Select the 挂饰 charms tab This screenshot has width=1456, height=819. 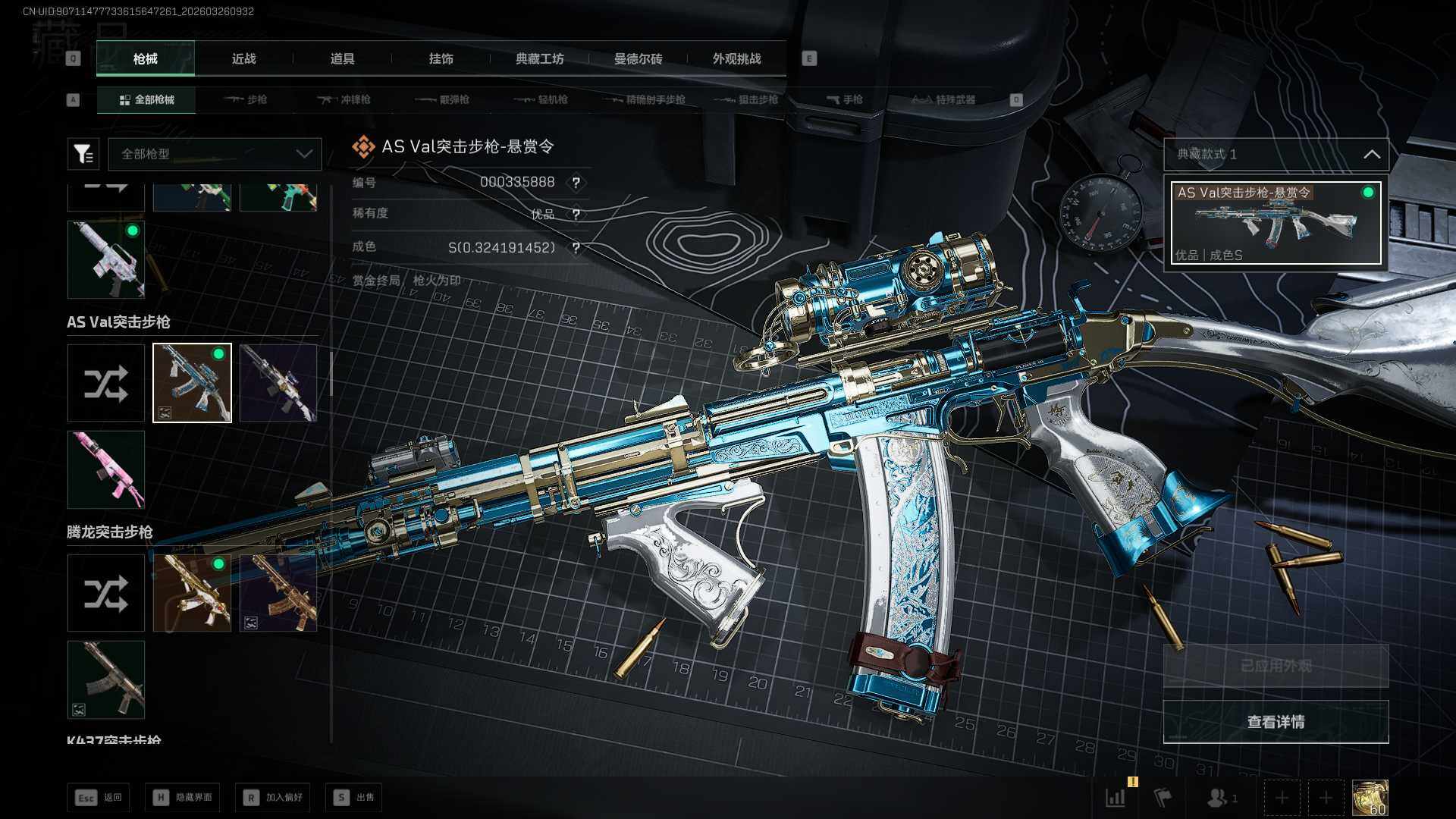click(x=441, y=59)
